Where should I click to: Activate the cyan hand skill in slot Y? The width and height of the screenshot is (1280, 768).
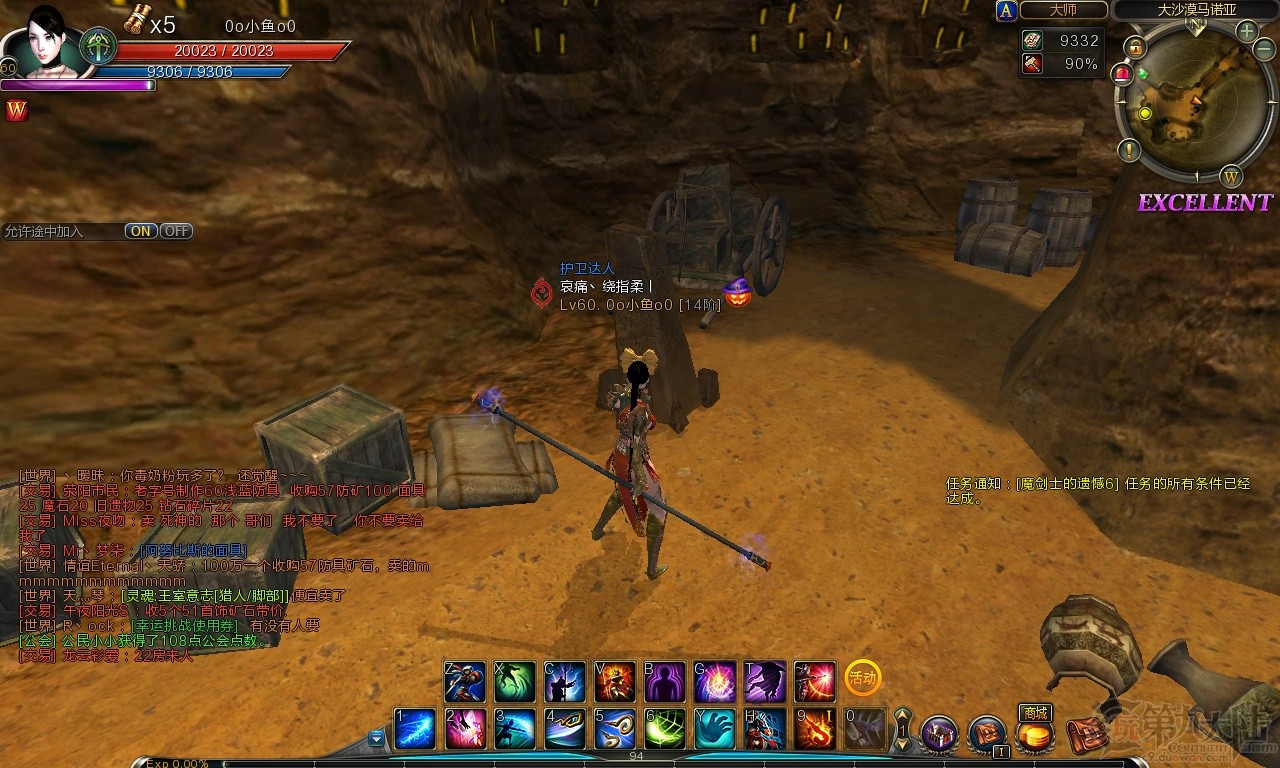tap(715, 729)
